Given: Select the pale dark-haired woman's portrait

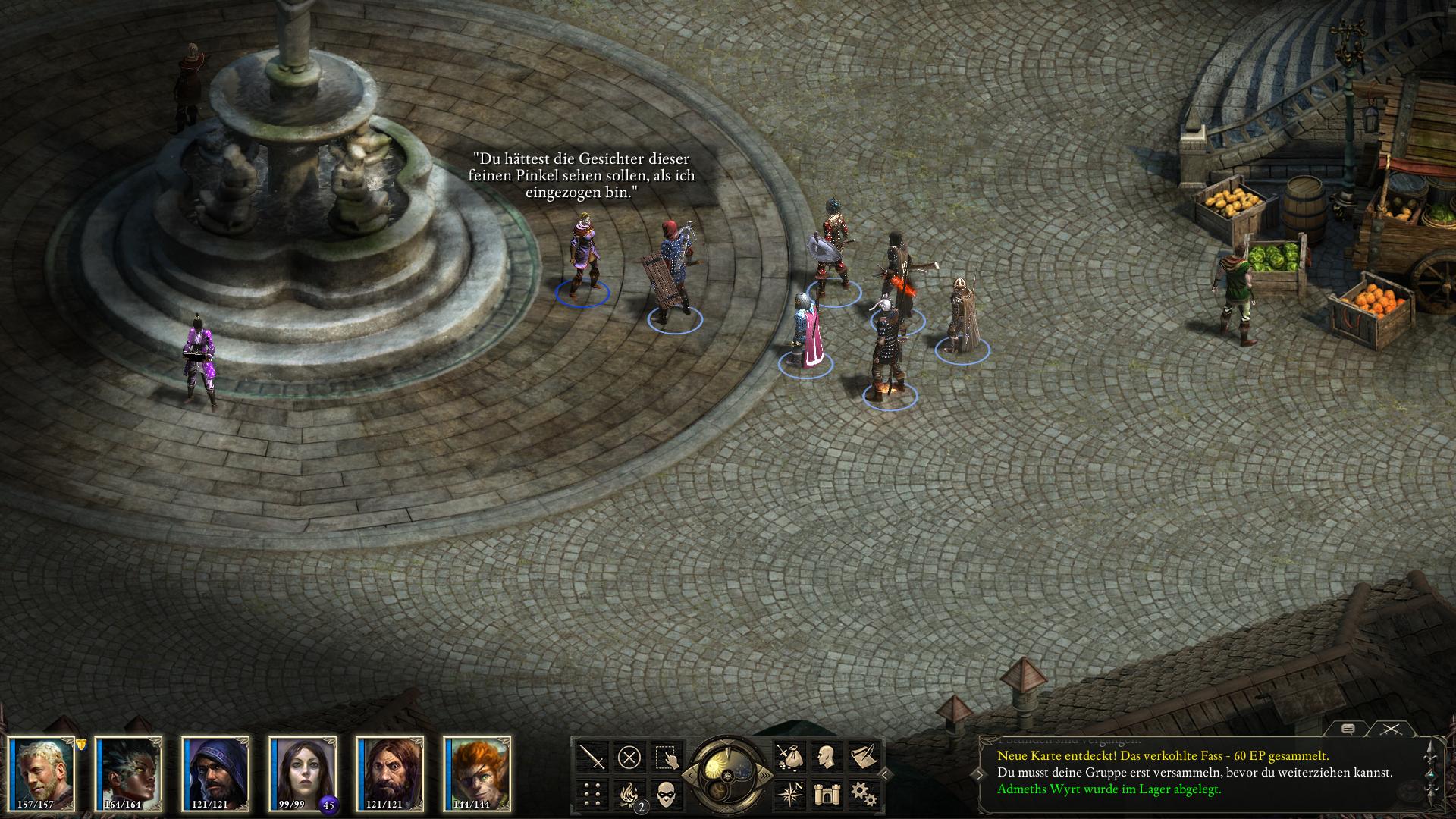Looking at the screenshot, I should click(303, 772).
